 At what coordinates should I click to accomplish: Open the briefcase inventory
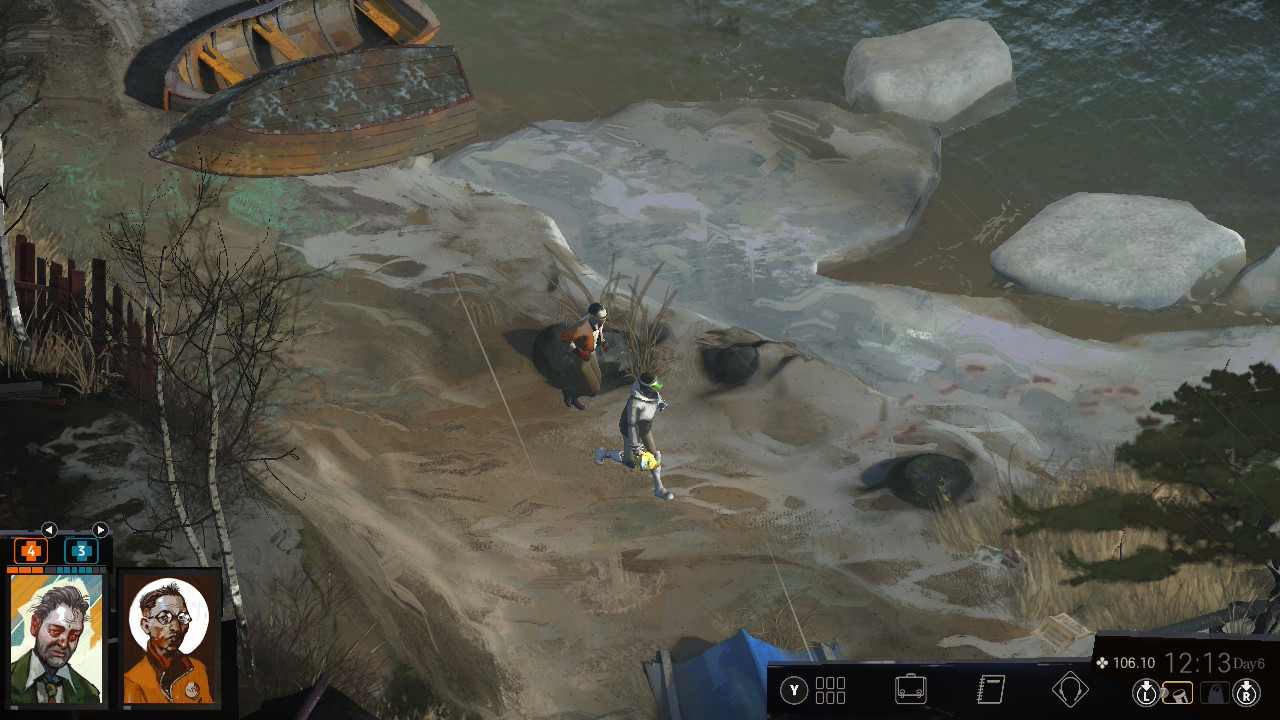click(910, 689)
